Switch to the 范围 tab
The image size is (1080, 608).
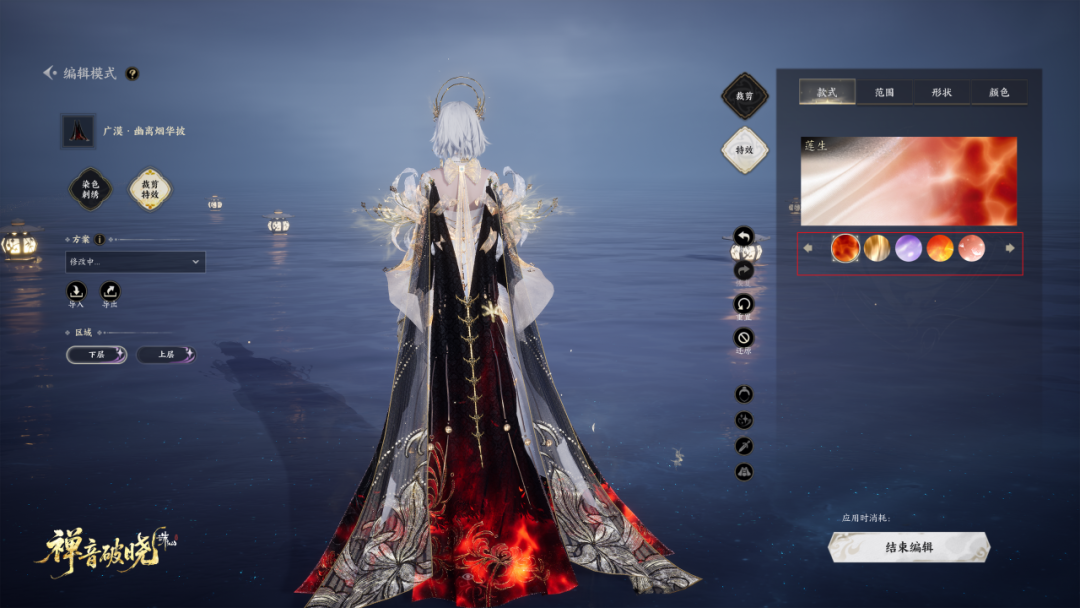click(884, 92)
